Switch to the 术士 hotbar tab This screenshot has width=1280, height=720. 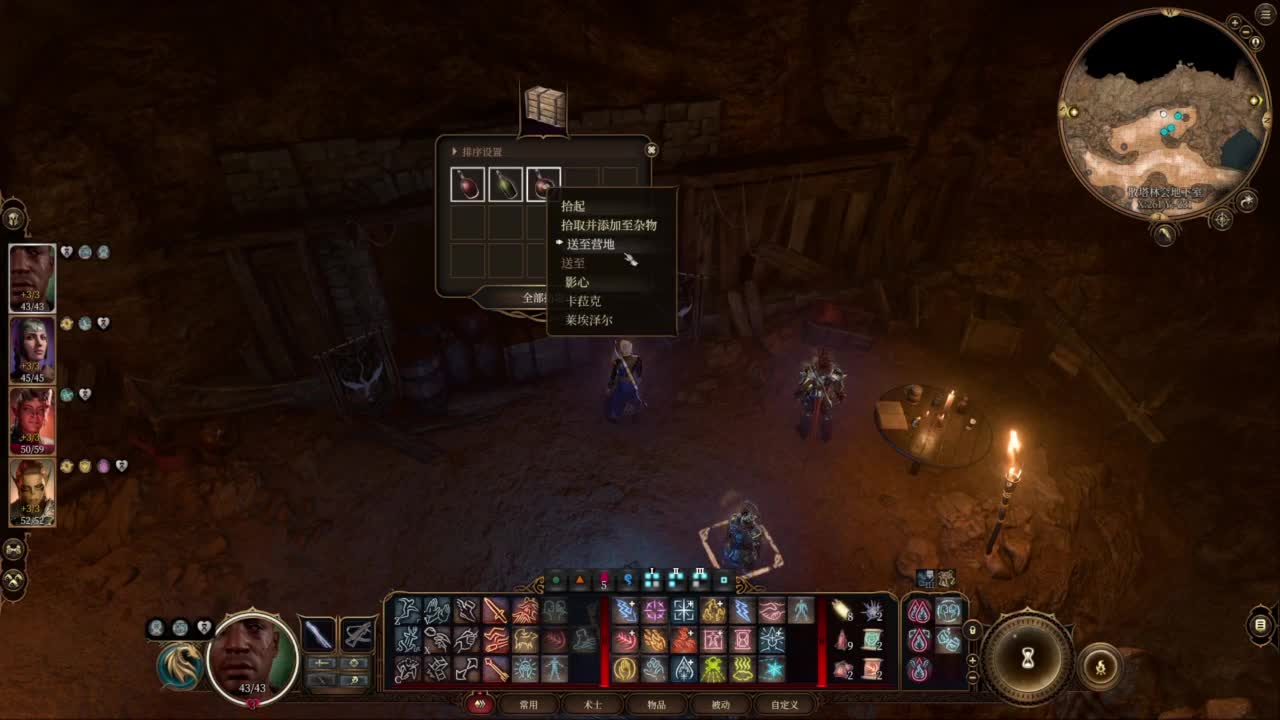click(x=593, y=704)
